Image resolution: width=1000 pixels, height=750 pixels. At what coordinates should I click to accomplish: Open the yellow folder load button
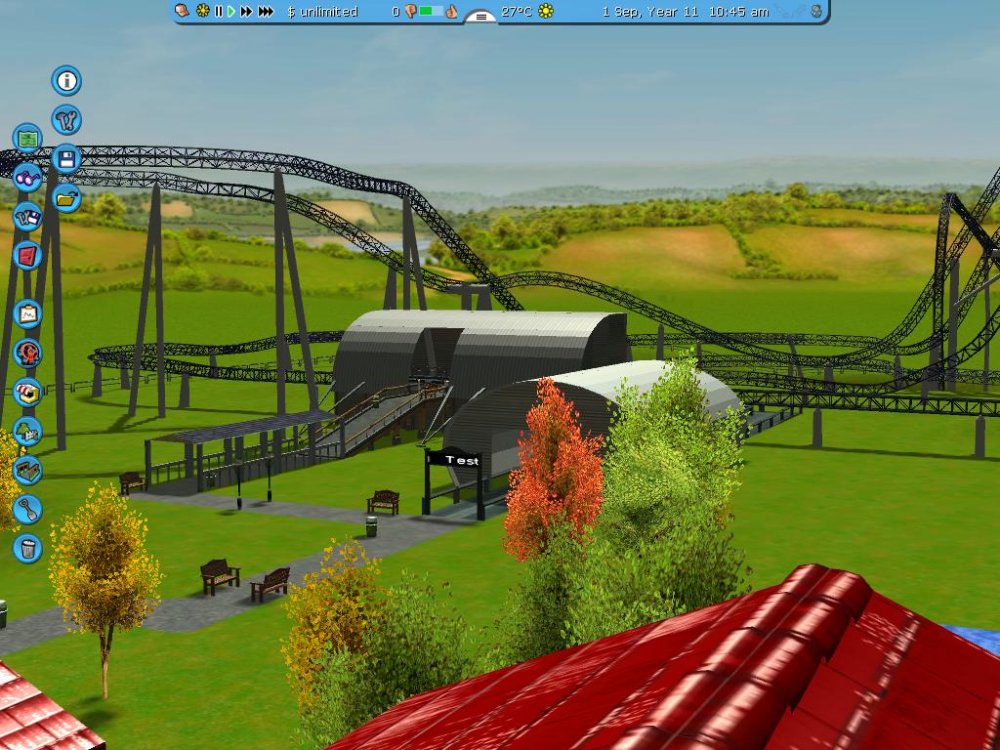point(67,197)
